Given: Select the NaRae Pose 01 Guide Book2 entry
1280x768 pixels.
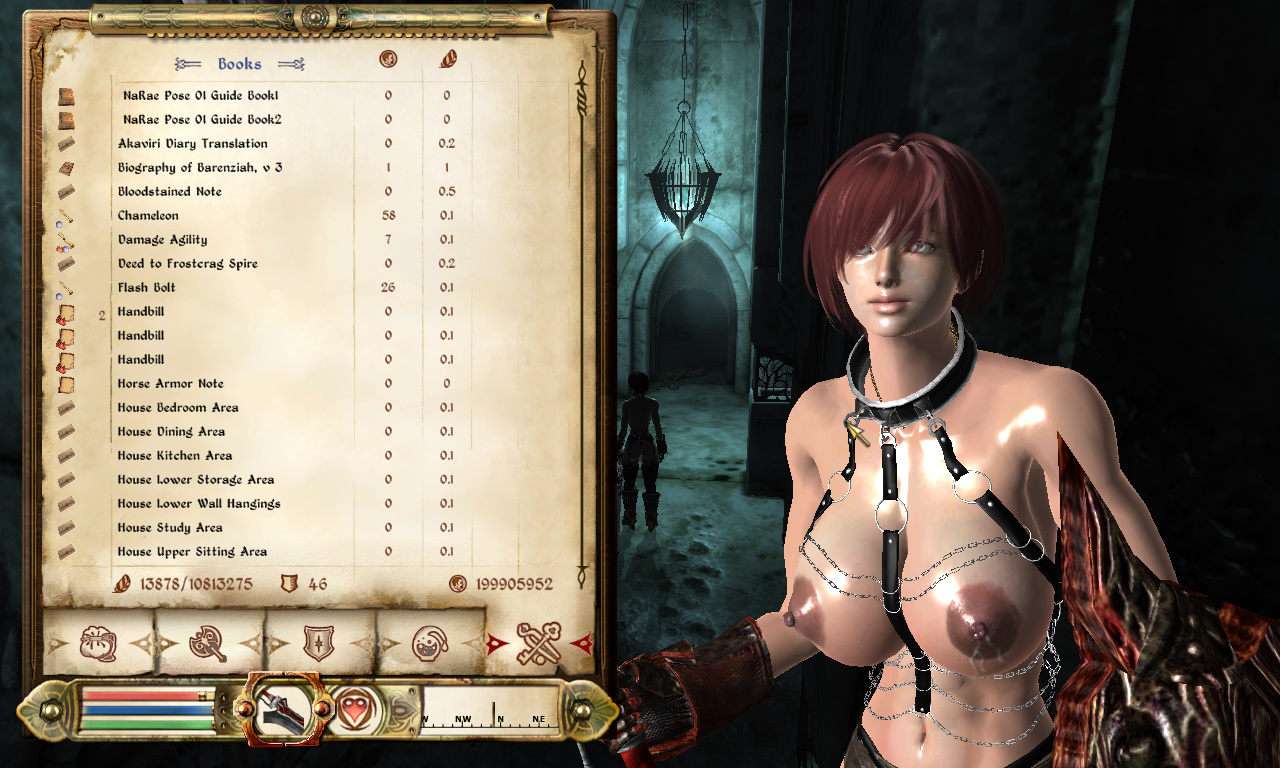Looking at the screenshot, I should [201, 120].
